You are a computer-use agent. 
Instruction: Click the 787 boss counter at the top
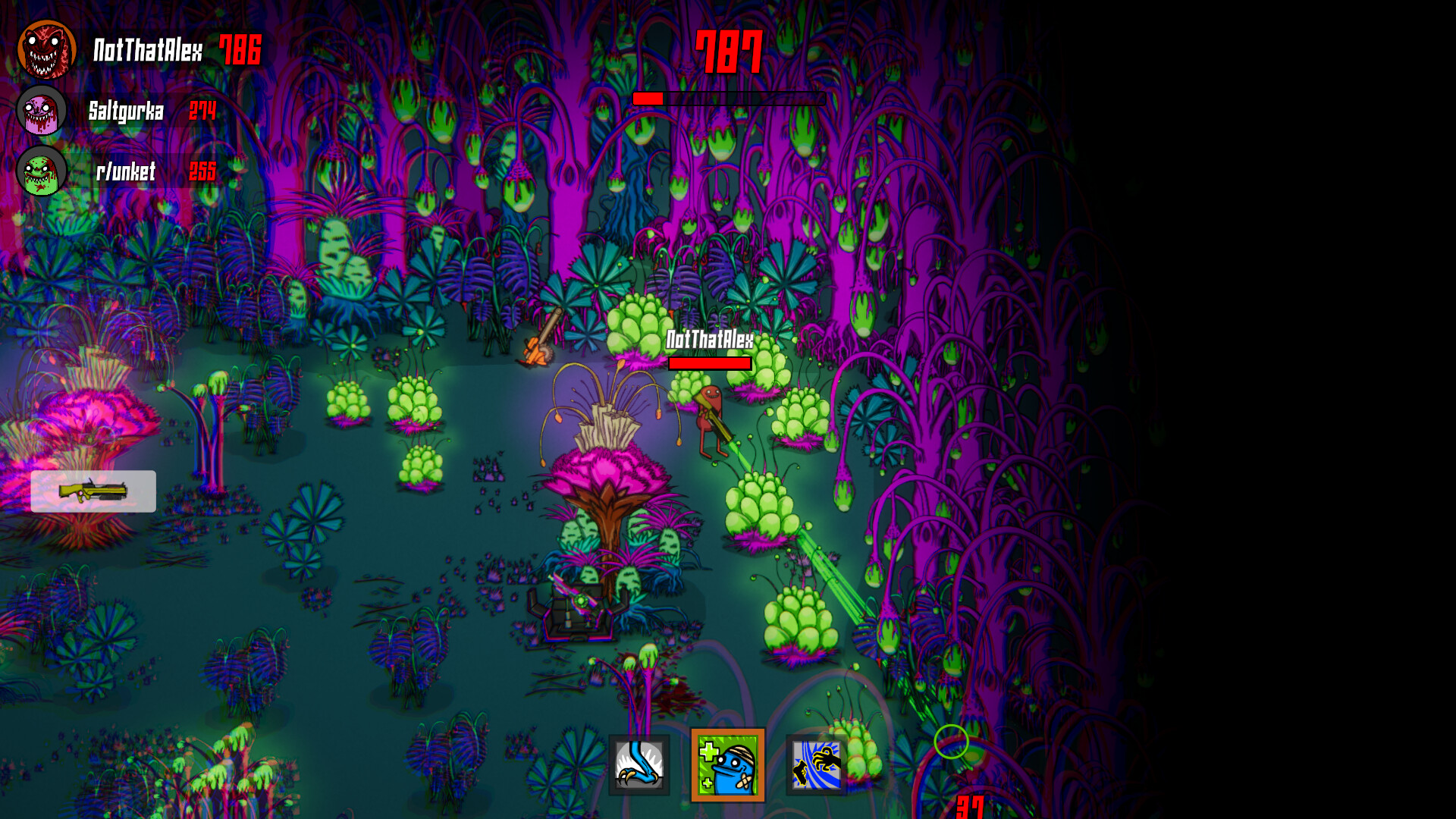pyautogui.click(x=730, y=52)
